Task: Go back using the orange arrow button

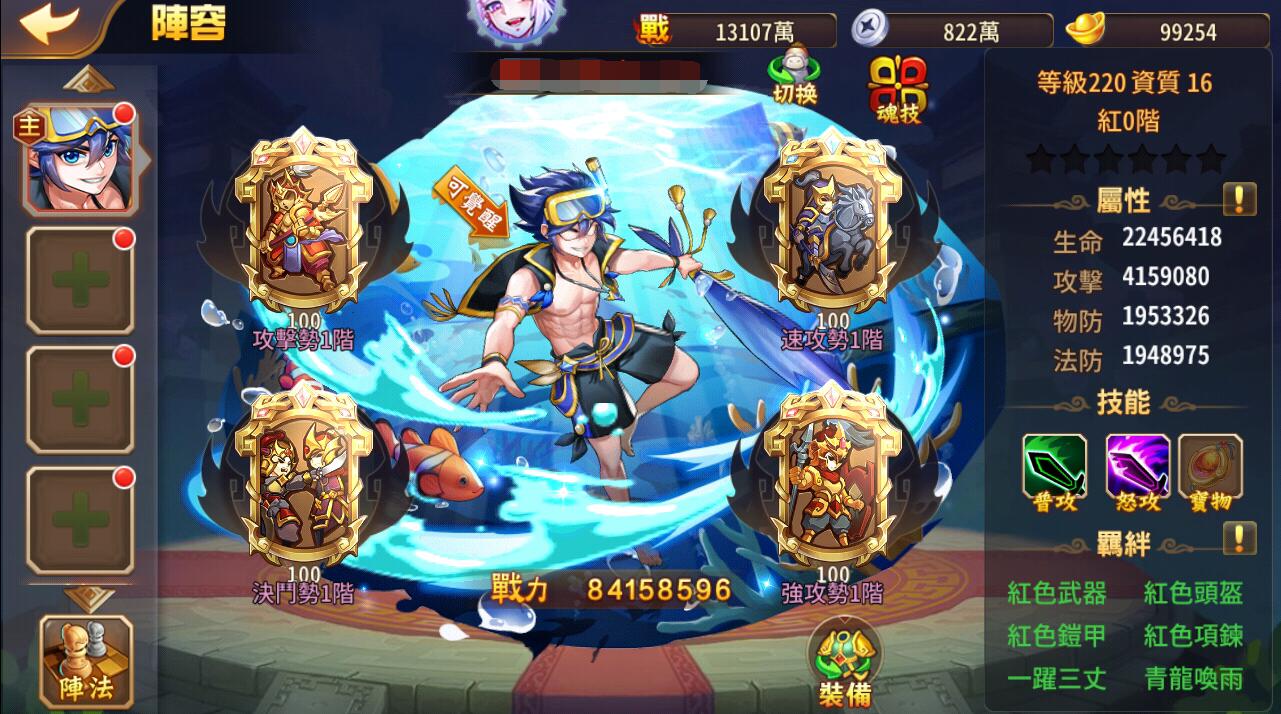Action: click(x=49, y=25)
